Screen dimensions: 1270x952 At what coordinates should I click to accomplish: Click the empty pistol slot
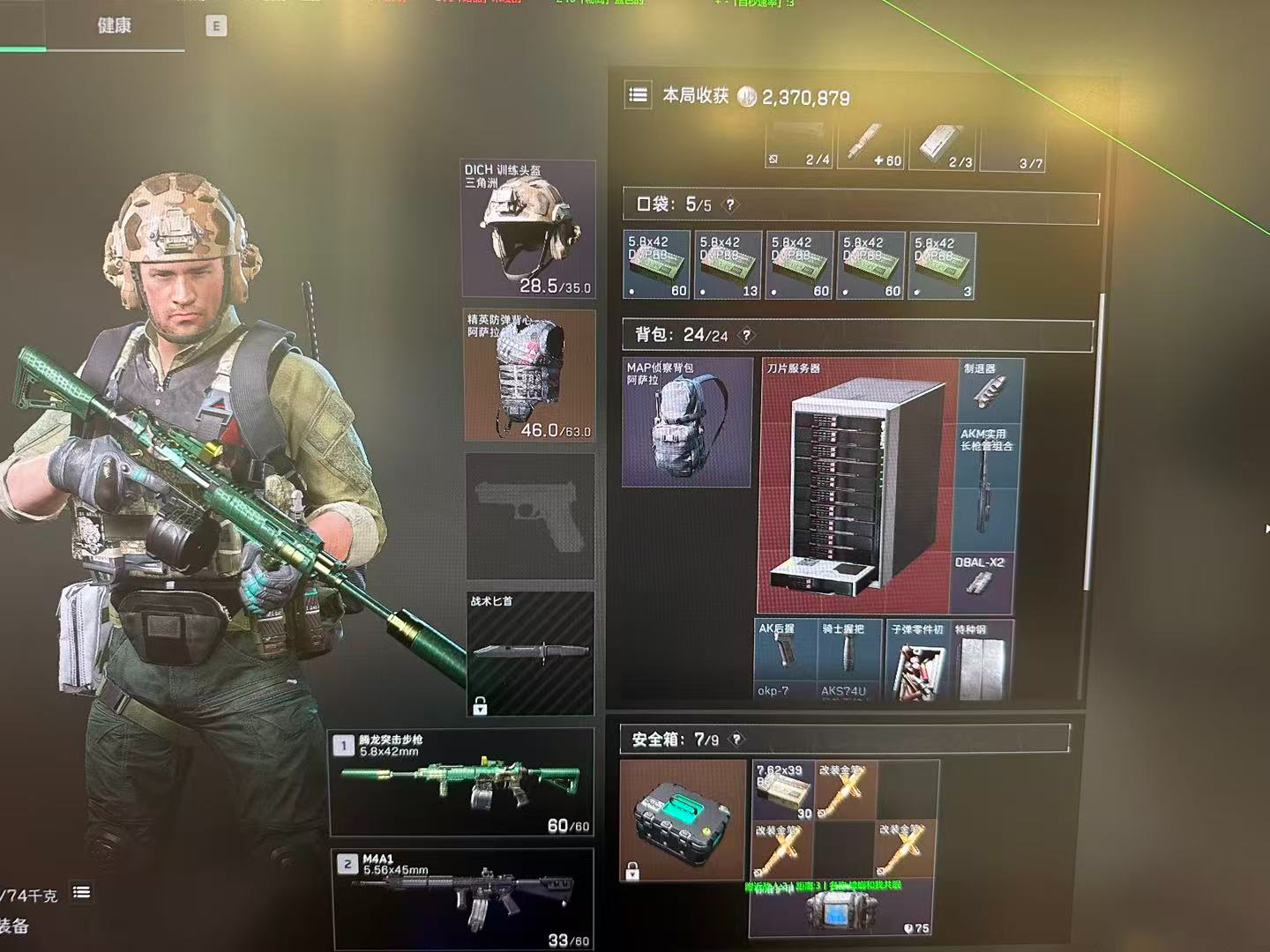[529, 516]
